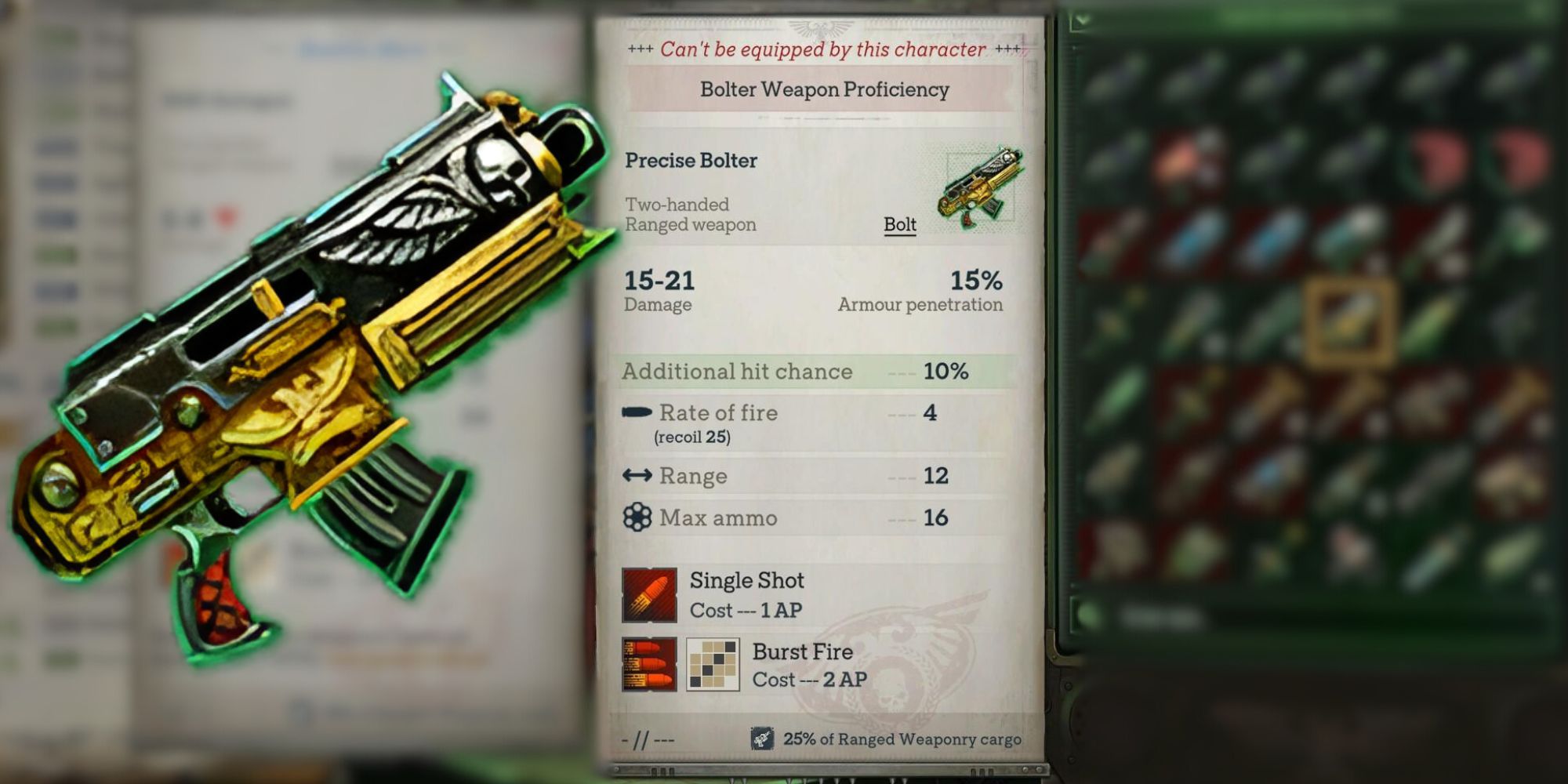This screenshot has height=784, width=1568.
Task: Click the burst spread pattern grid icon
Action: pyautogui.click(x=712, y=664)
